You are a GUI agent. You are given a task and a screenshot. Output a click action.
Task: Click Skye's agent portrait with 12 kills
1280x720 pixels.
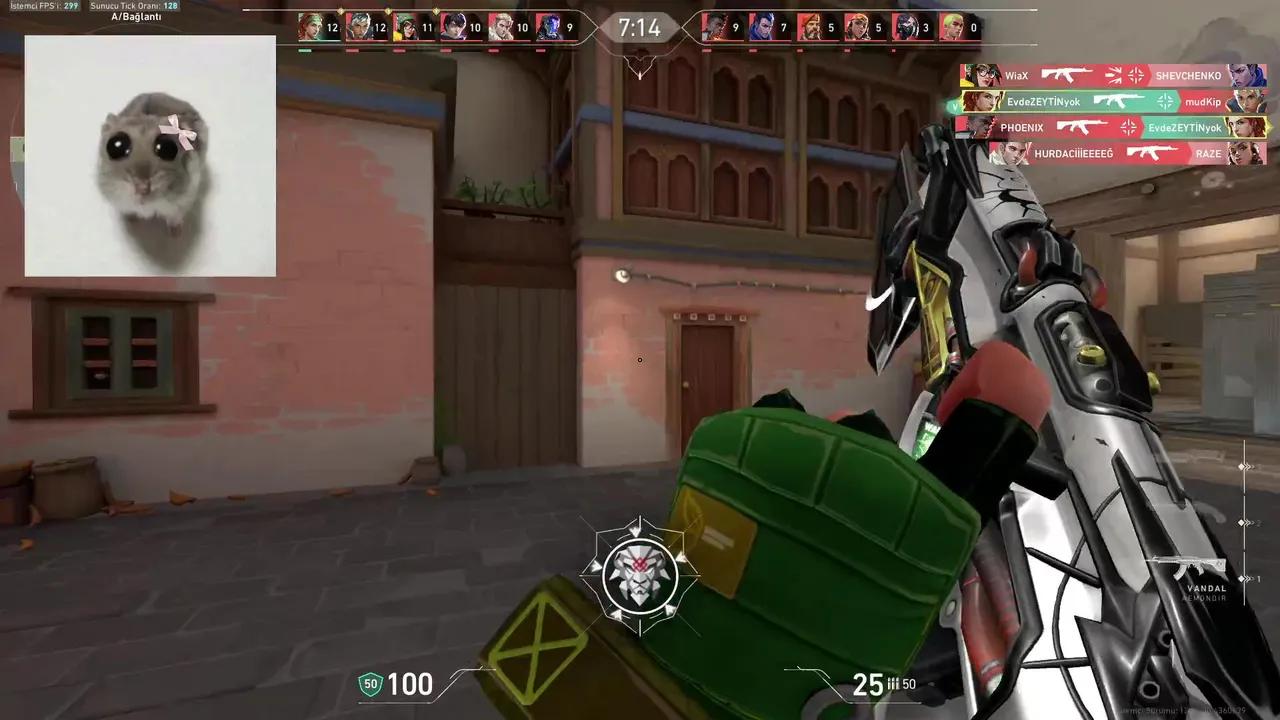pos(309,27)
